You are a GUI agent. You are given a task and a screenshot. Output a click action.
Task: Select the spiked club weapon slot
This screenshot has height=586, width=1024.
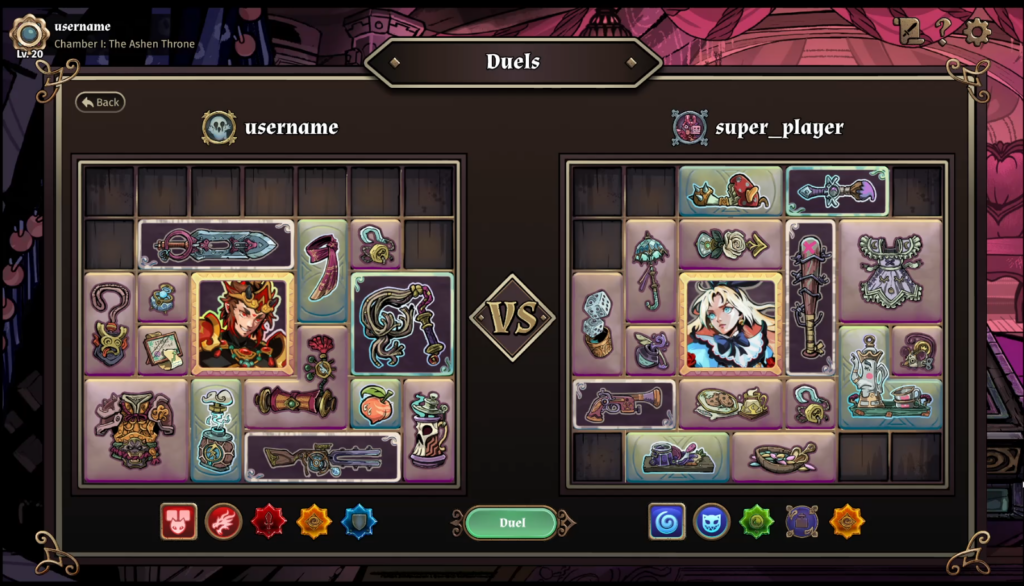810,296
